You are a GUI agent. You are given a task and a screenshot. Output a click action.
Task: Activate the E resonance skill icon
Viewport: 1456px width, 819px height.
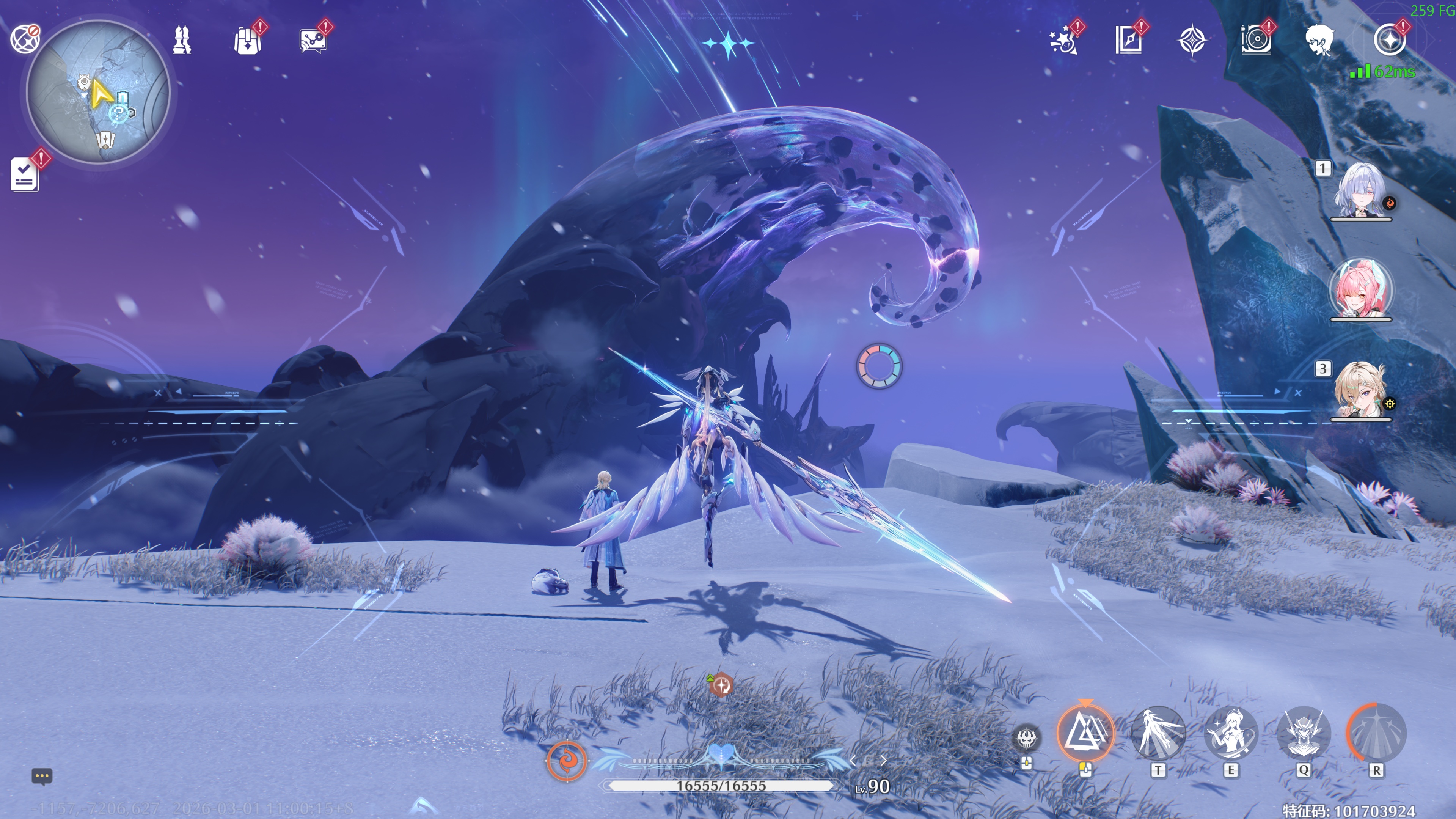pyautogui.click(x=1230, y=734)
